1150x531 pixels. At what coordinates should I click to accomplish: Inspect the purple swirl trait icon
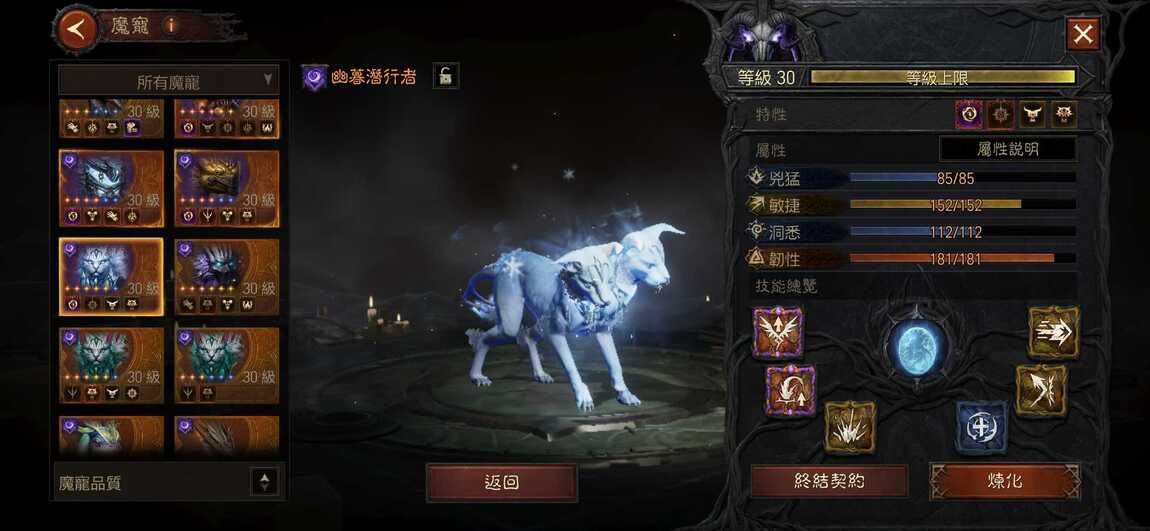(968, 115)
